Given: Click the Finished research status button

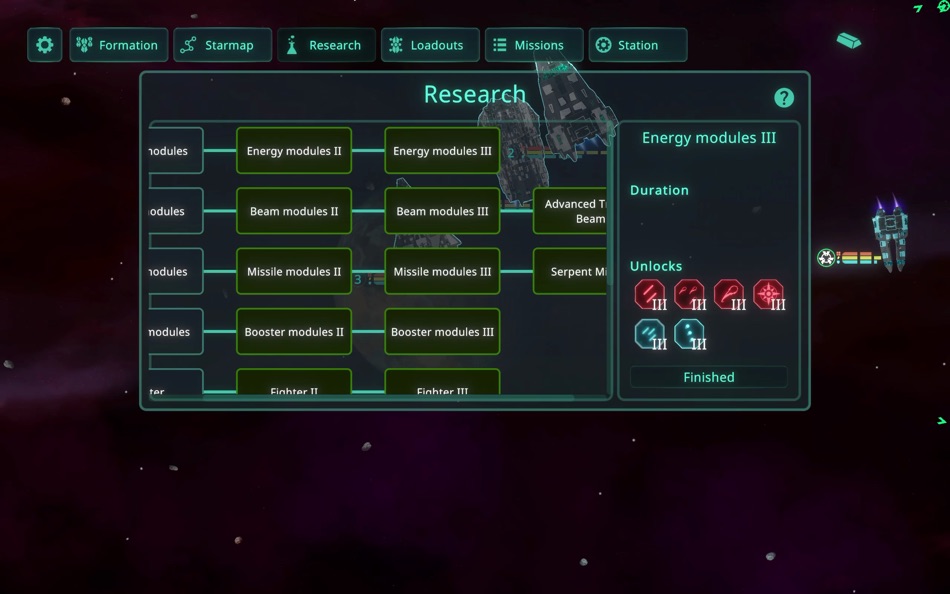Looking at the screenshot, I should coord(709,377).
